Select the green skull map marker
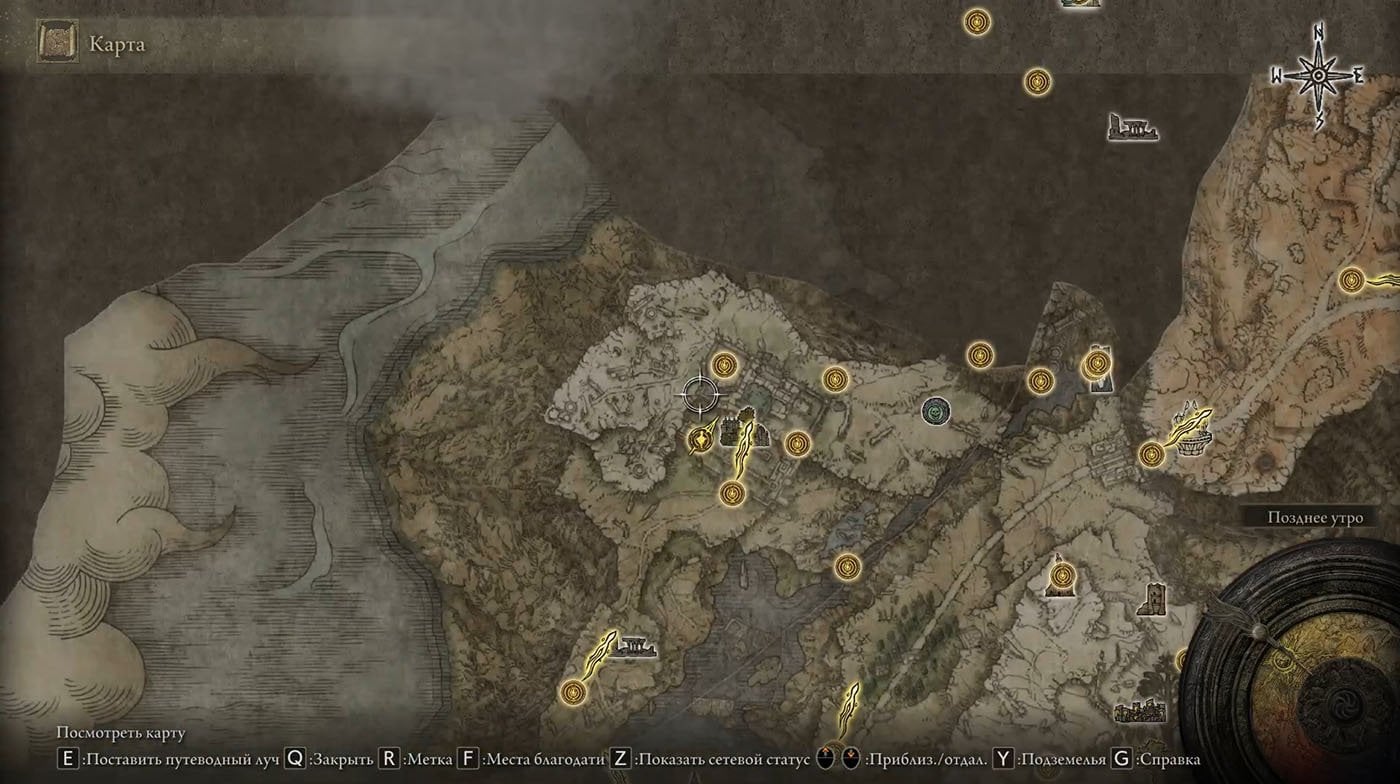 935,409
